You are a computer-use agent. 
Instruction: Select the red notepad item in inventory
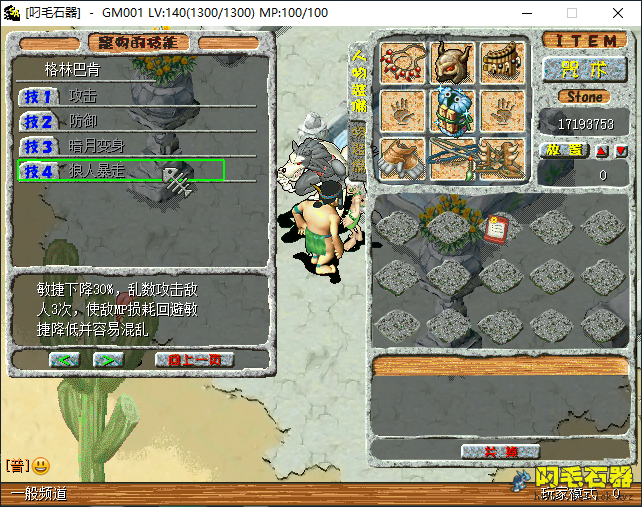495,227
